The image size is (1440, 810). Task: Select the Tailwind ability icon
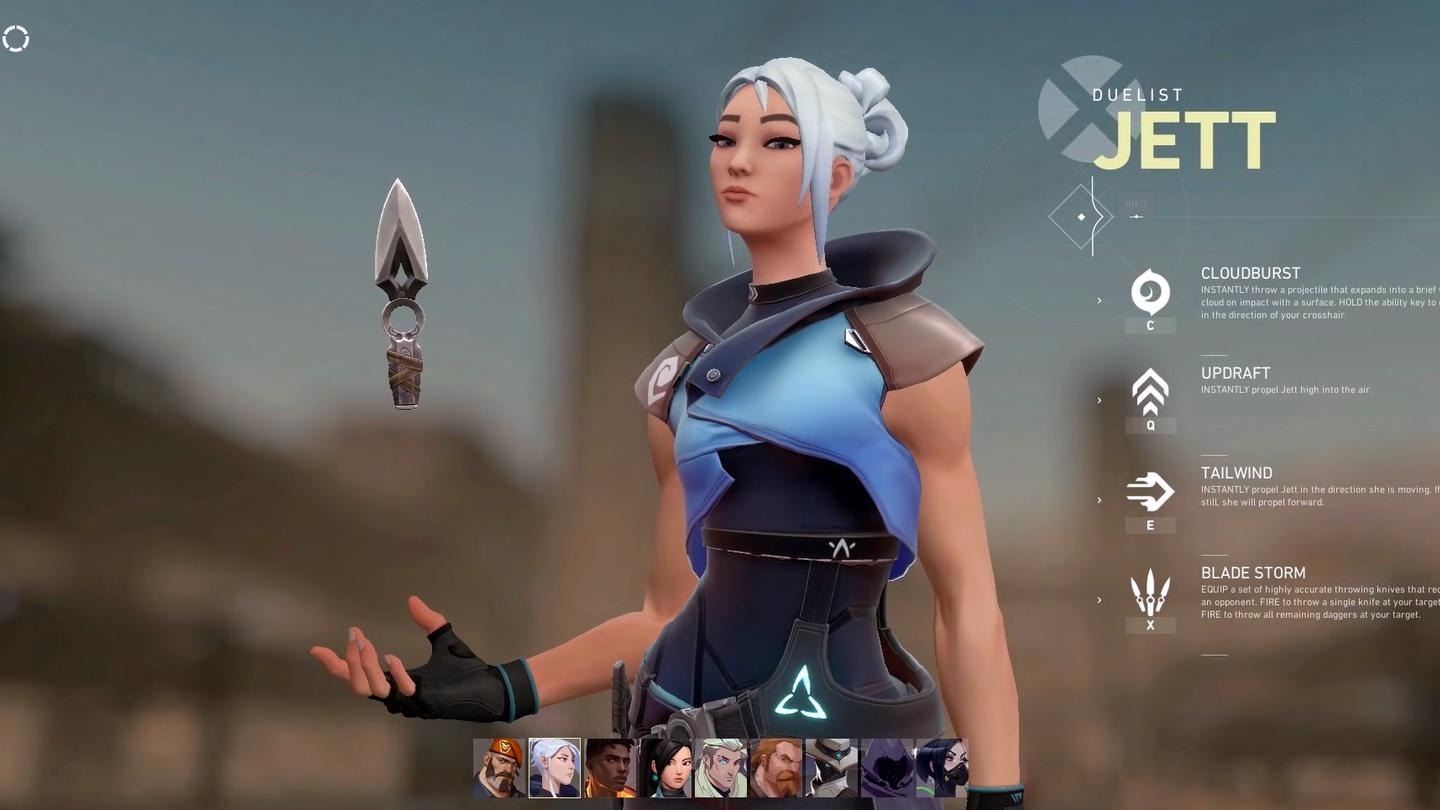1150,491
